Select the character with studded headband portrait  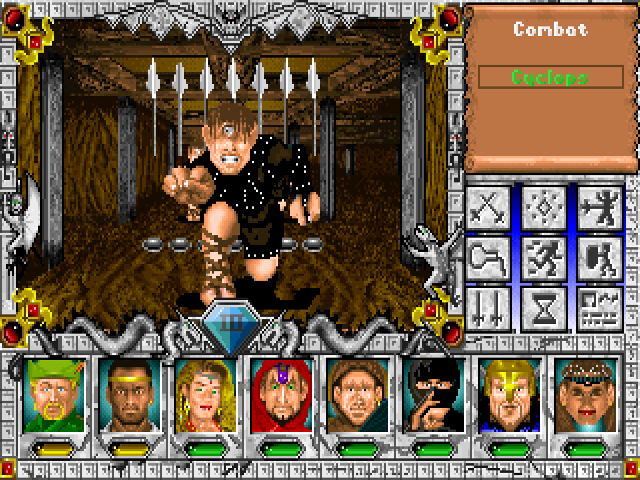(x=583, y=394)
